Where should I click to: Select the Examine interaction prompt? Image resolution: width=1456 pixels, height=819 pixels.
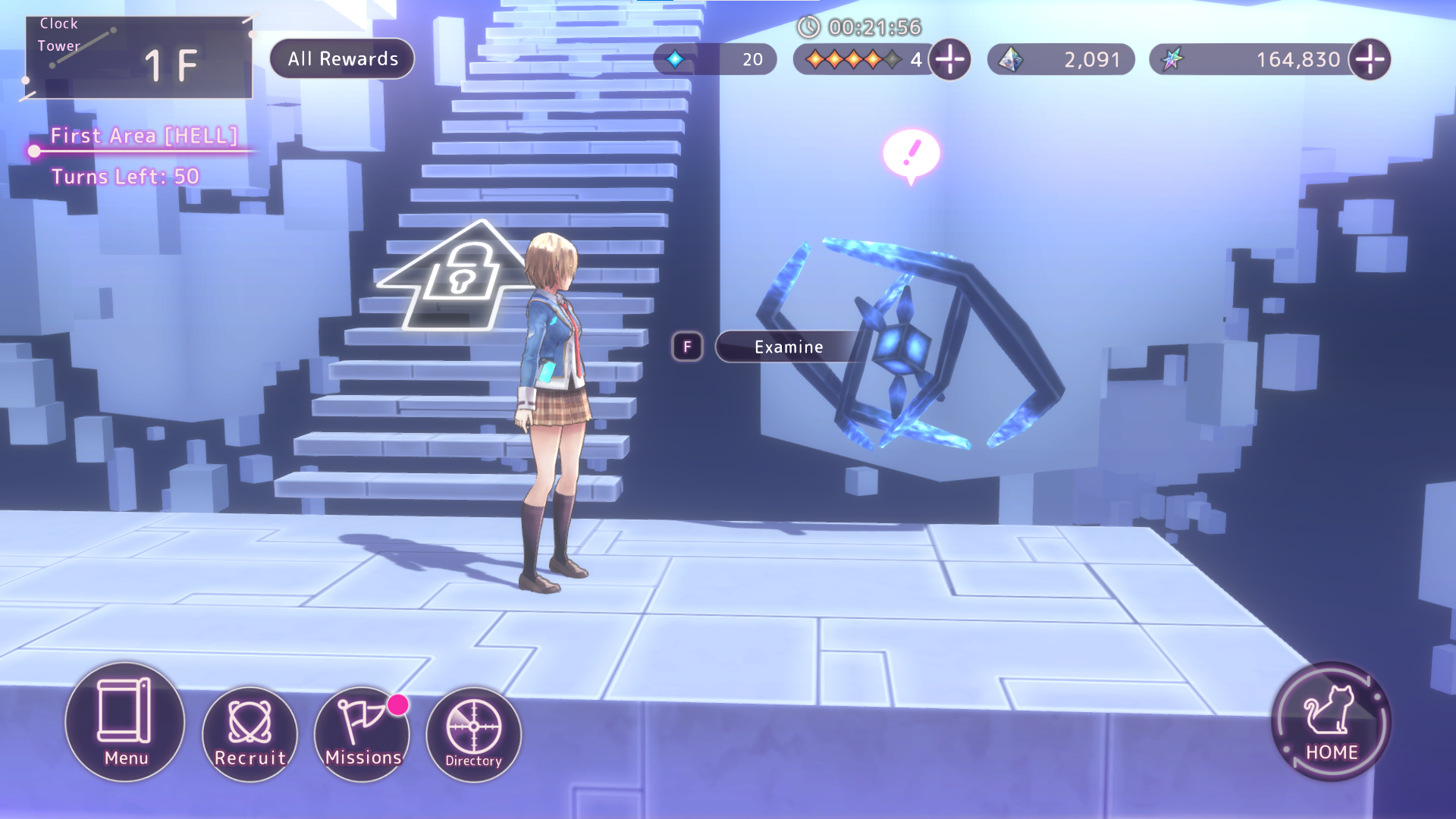[x=789, y=347]
